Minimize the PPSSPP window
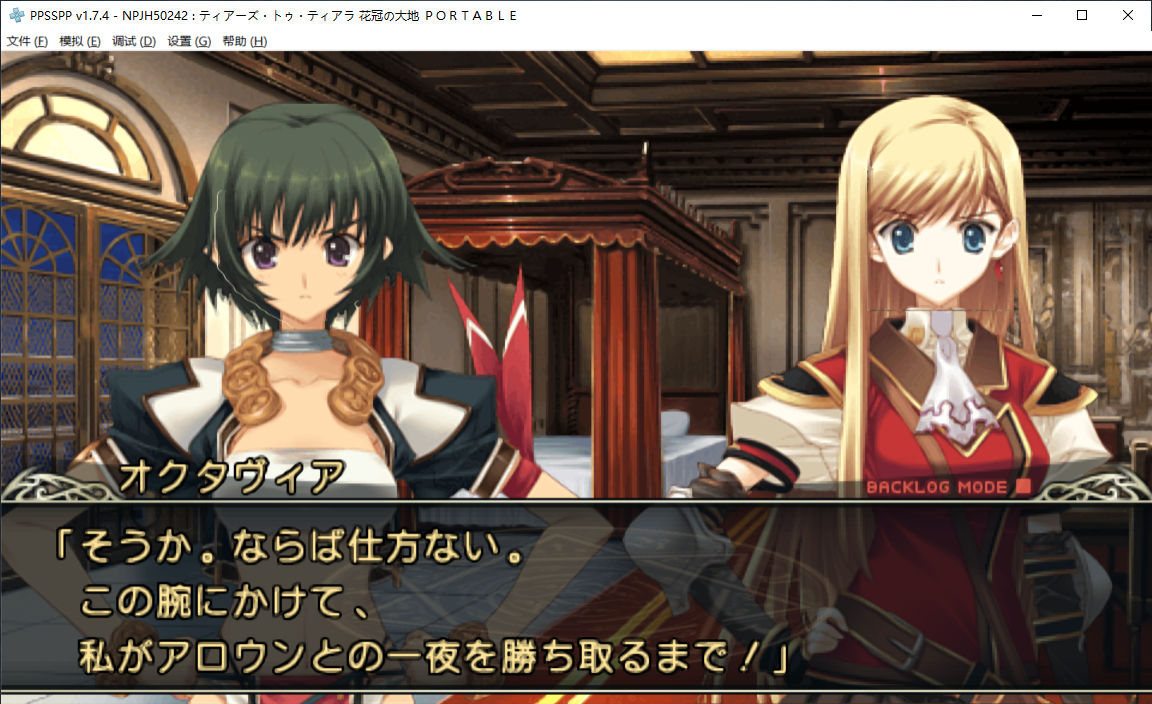Image resolution: width=1152 pixels, height=704 pixels. 1035,15
